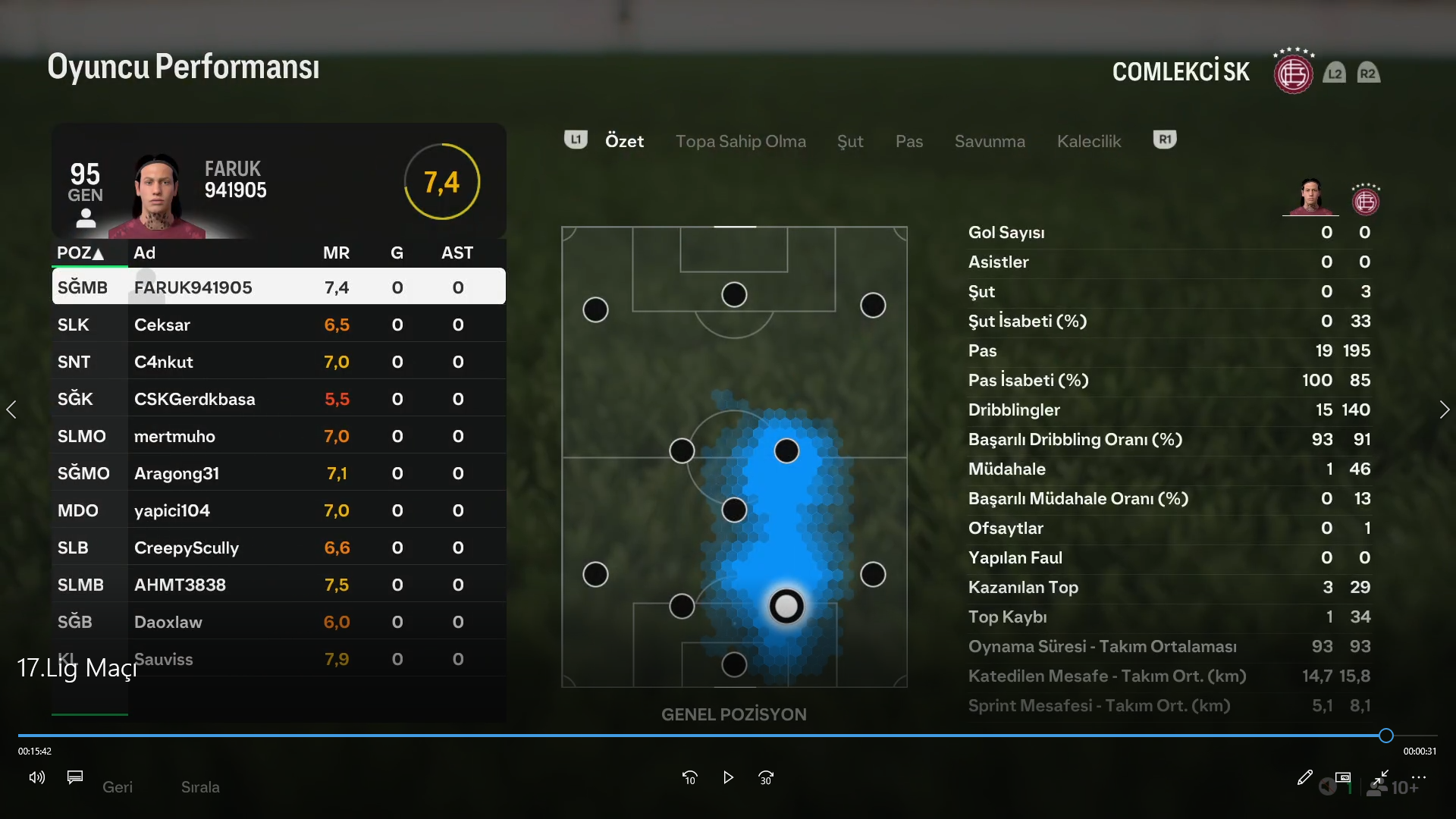Go to next page with right arrow
The height and width of the screenshot is (819, 1456).
[1444, 409]
